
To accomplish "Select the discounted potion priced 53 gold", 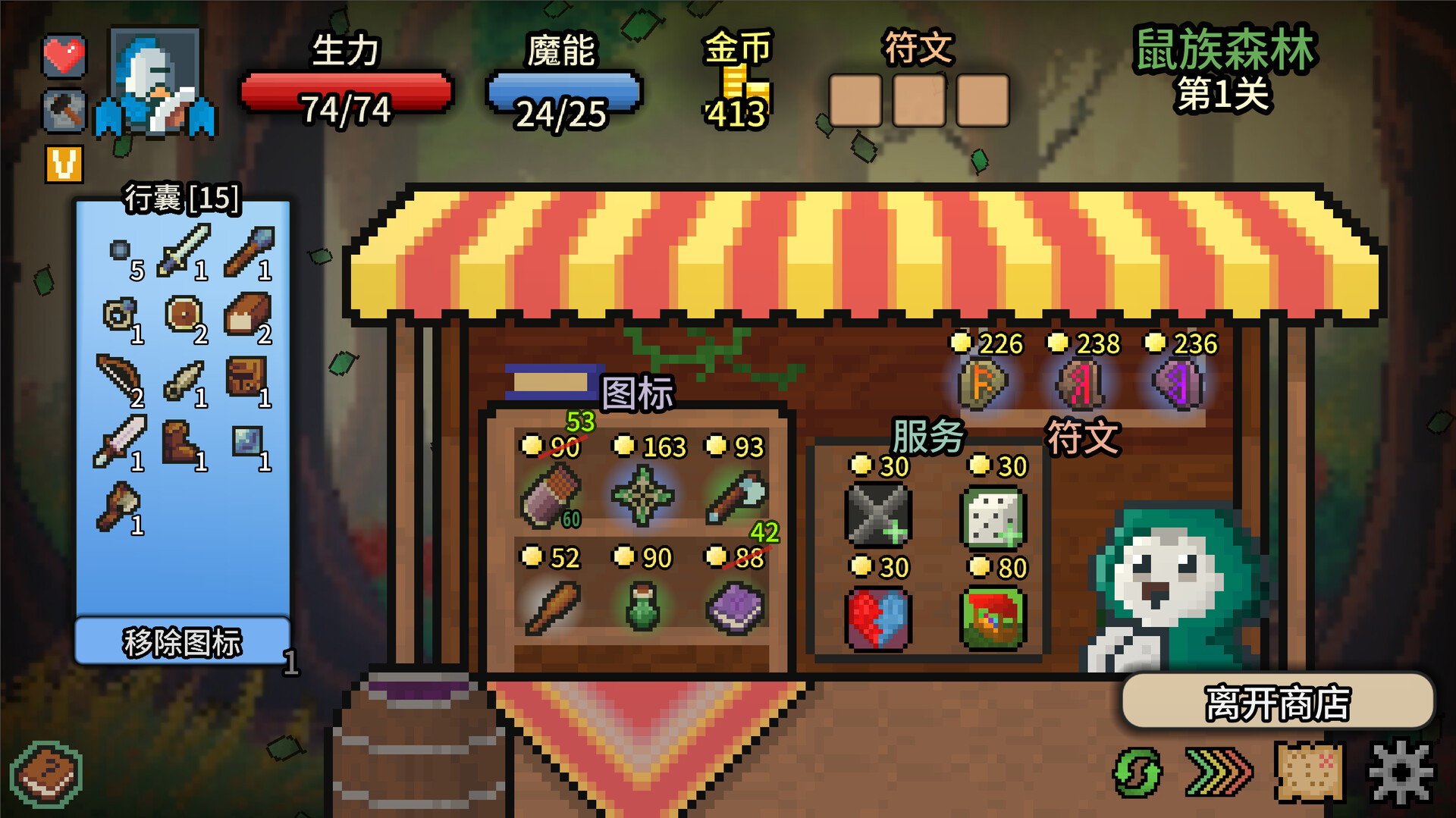I will point(551,497).
